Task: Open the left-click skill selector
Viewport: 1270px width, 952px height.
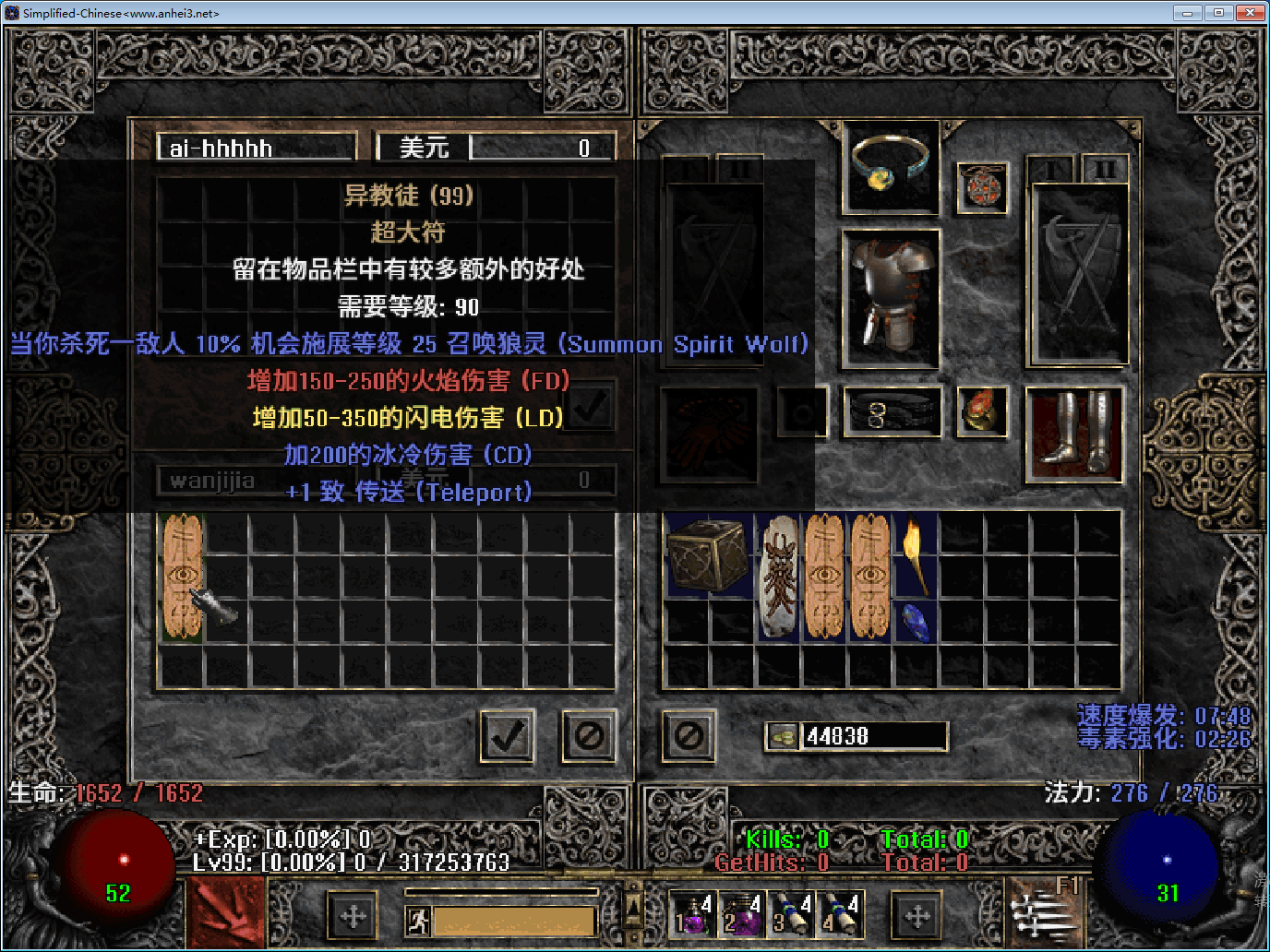Action: point(226,913)
